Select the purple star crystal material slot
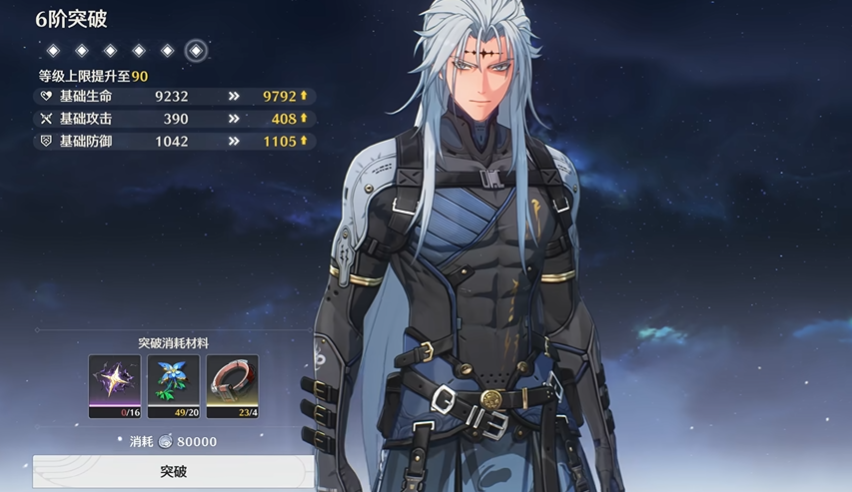The height and width of the screenshot is (492, 852). 114,386
